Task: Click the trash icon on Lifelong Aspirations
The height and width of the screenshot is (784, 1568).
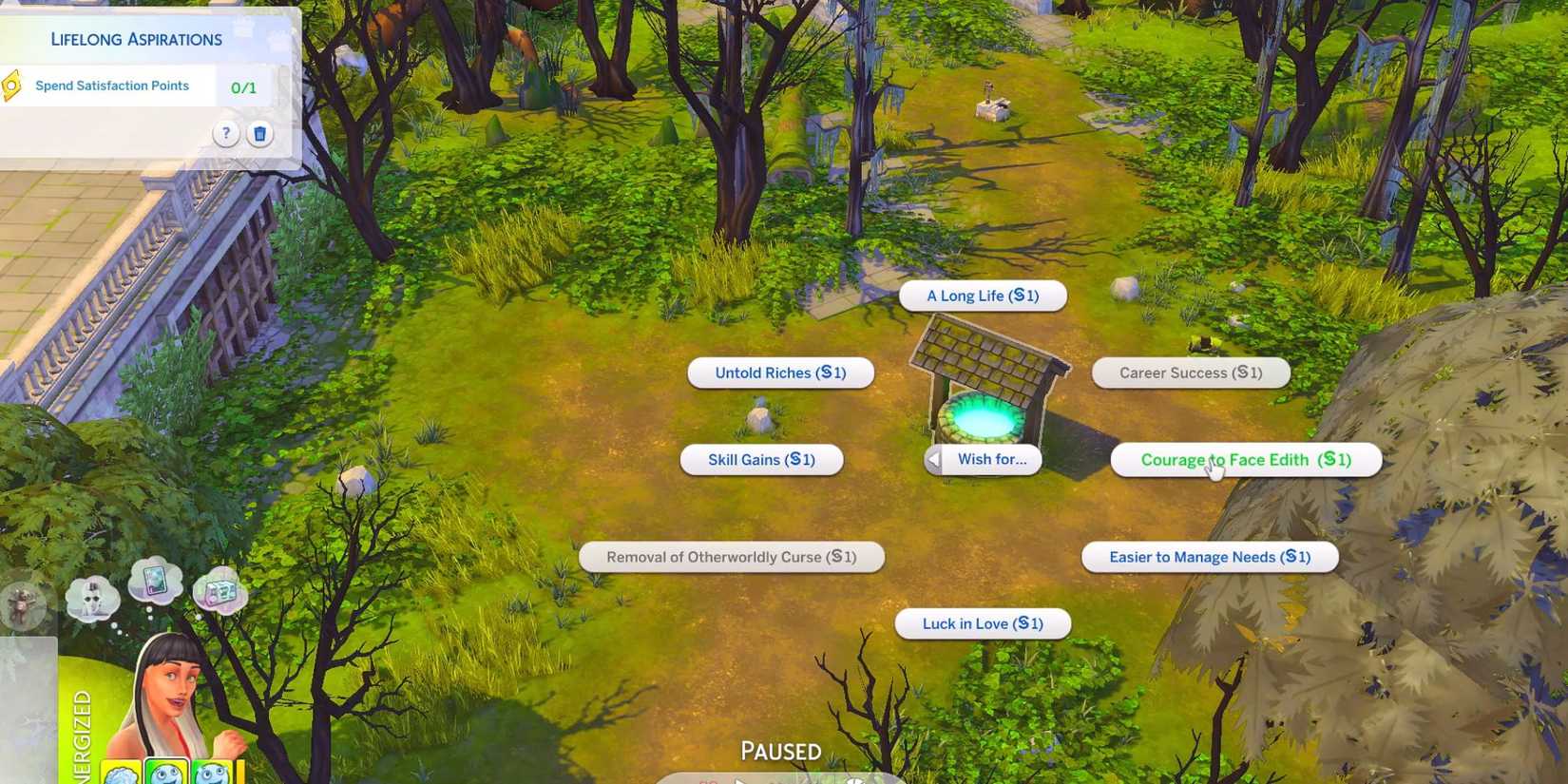Action: (x=260, y=134)
